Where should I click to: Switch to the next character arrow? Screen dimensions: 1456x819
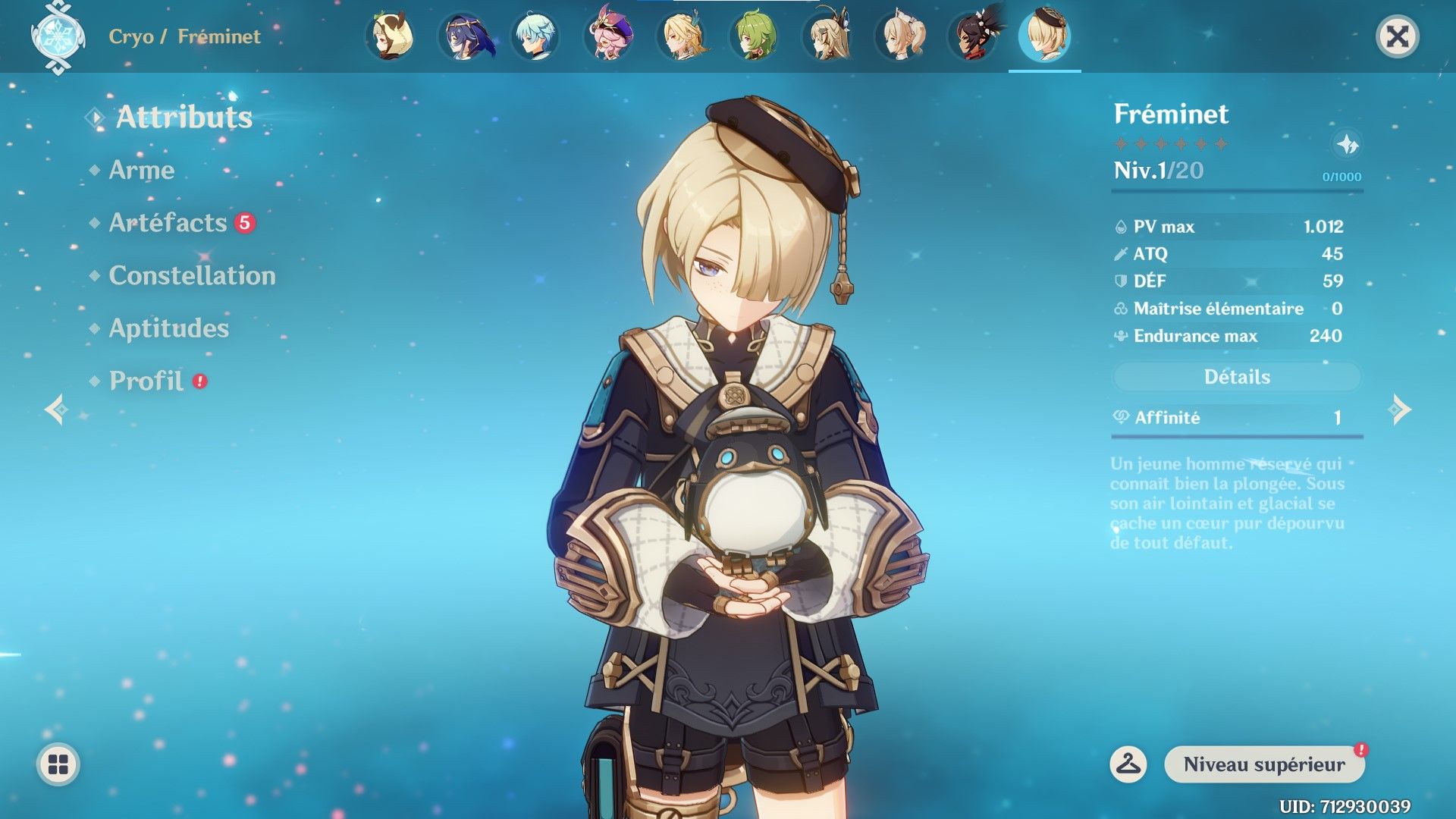pos(1400,409)
